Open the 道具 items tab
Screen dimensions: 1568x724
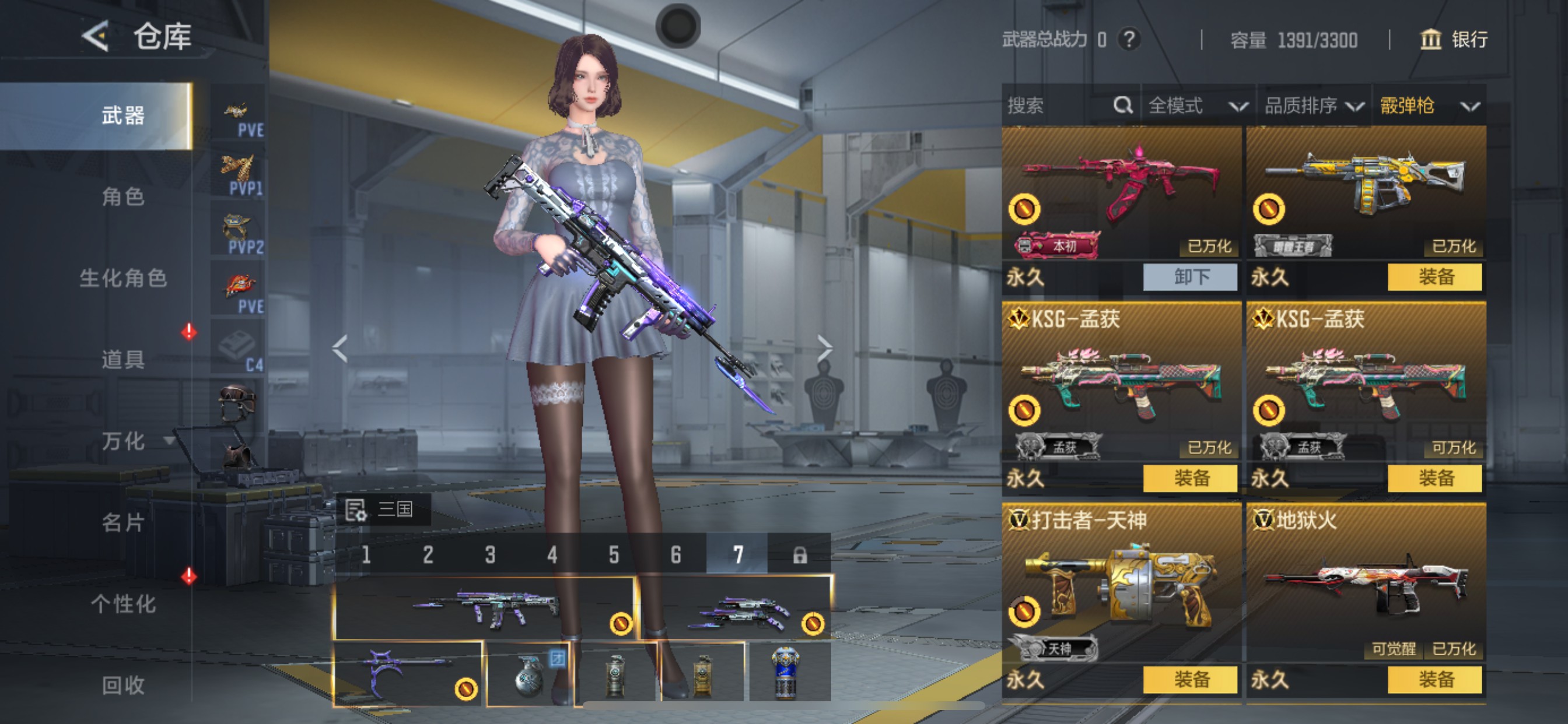[x=123, y=360]
